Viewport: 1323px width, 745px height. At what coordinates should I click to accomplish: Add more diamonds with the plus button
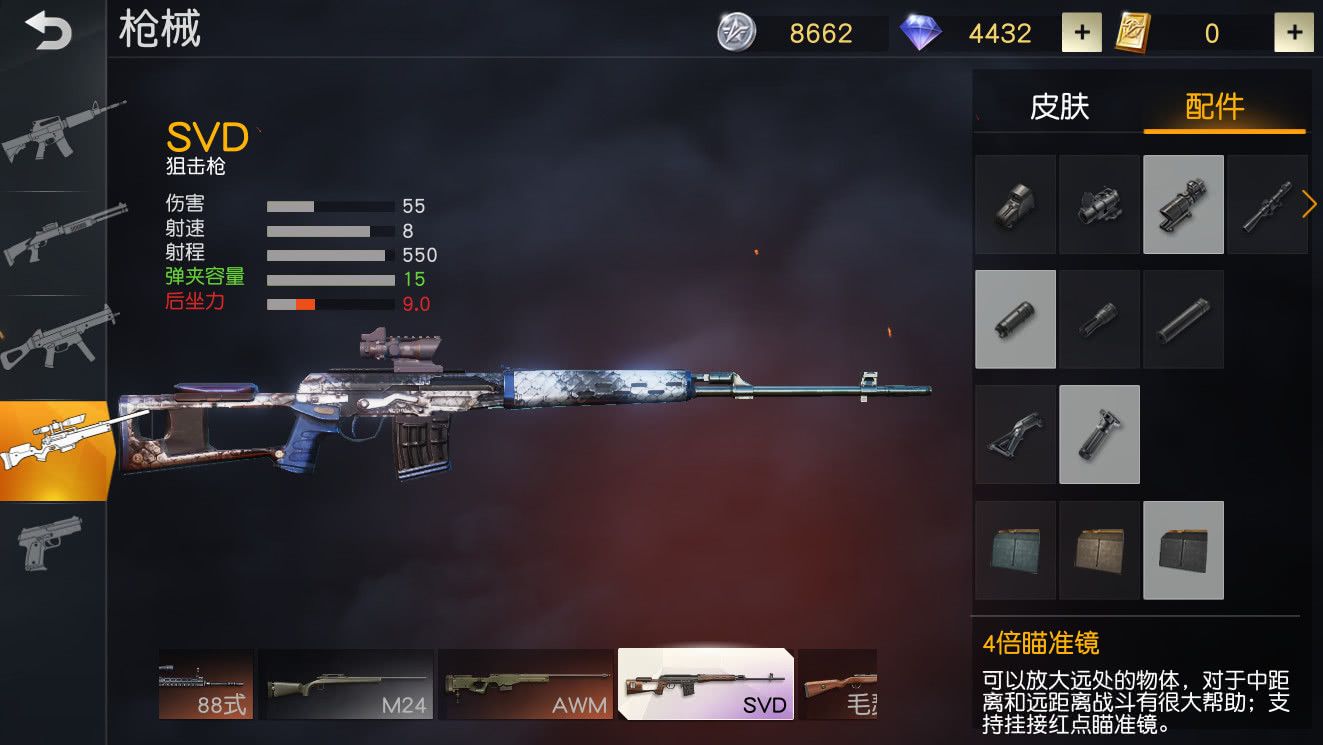pos(1081,33)
